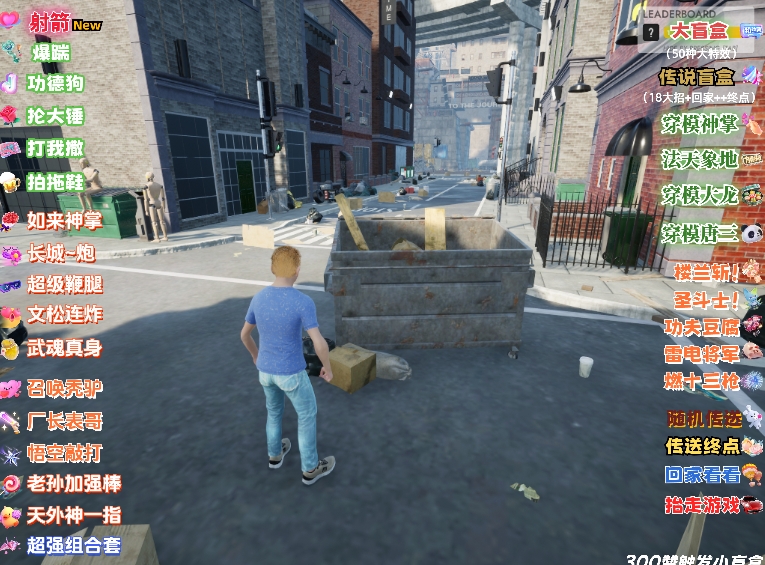Select the 回家看看 option

[703, 475]
